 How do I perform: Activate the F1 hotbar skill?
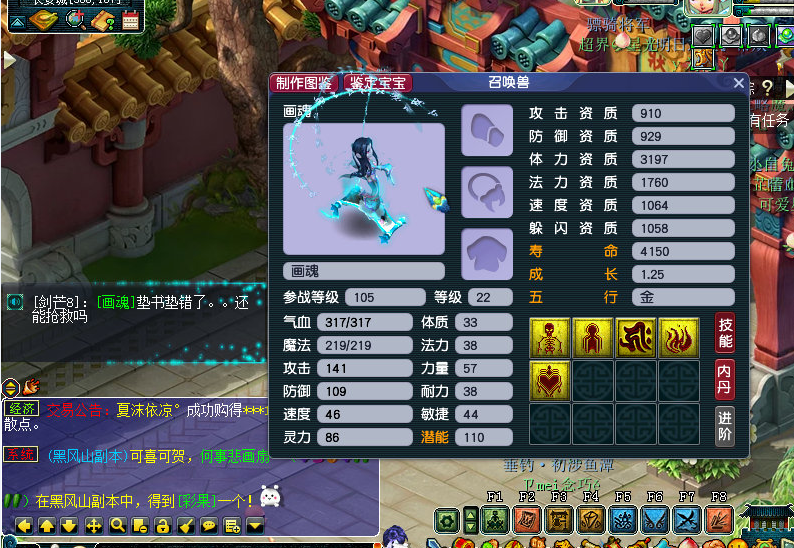(x=495, y=519)
